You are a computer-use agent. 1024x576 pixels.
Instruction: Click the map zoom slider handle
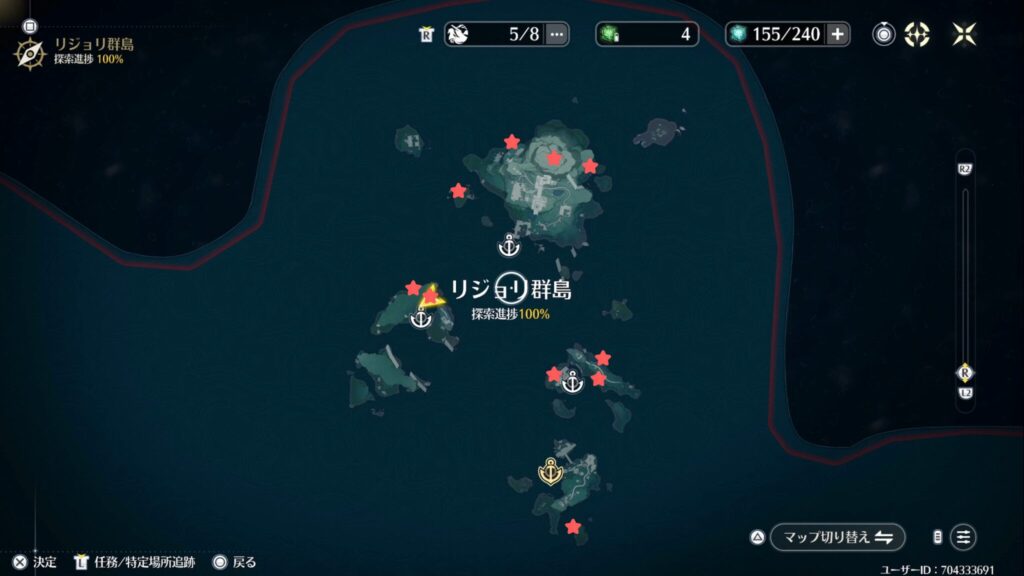click(964, 372)
